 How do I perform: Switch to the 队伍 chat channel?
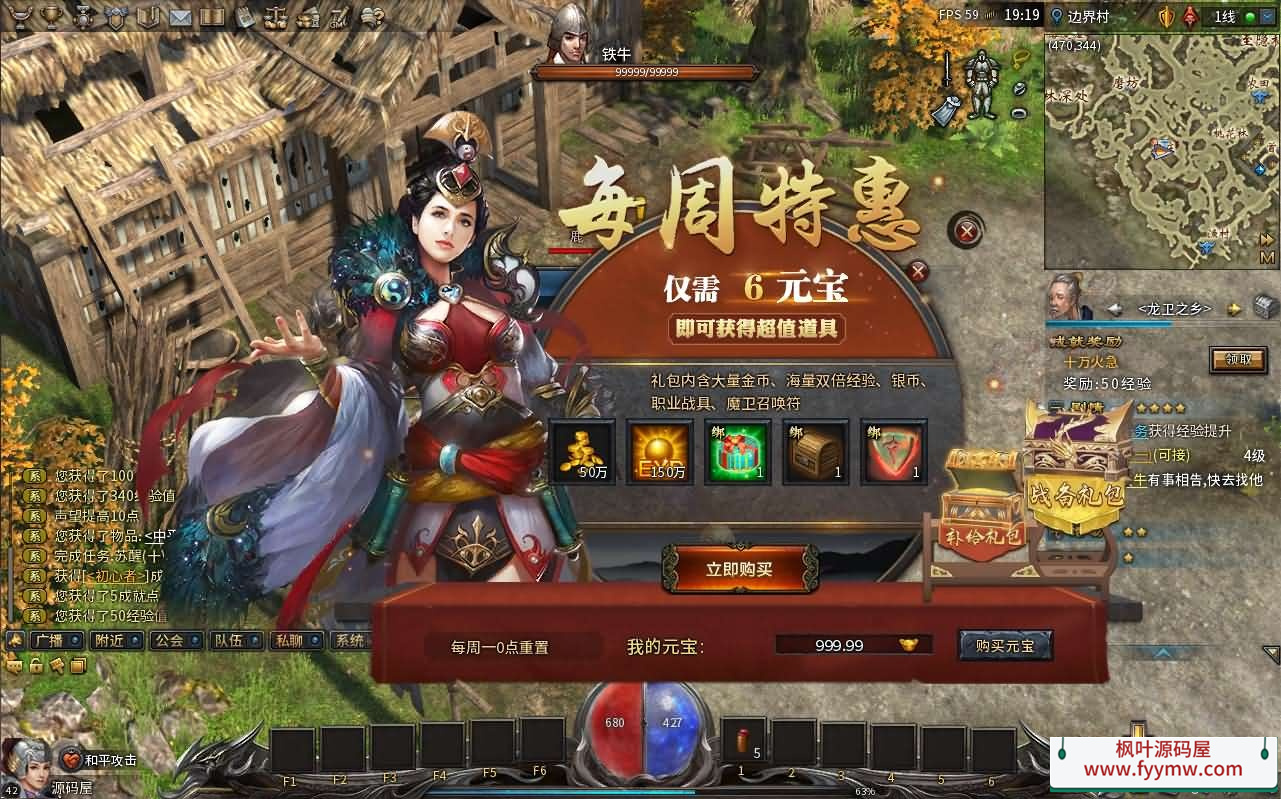[227, 641]
